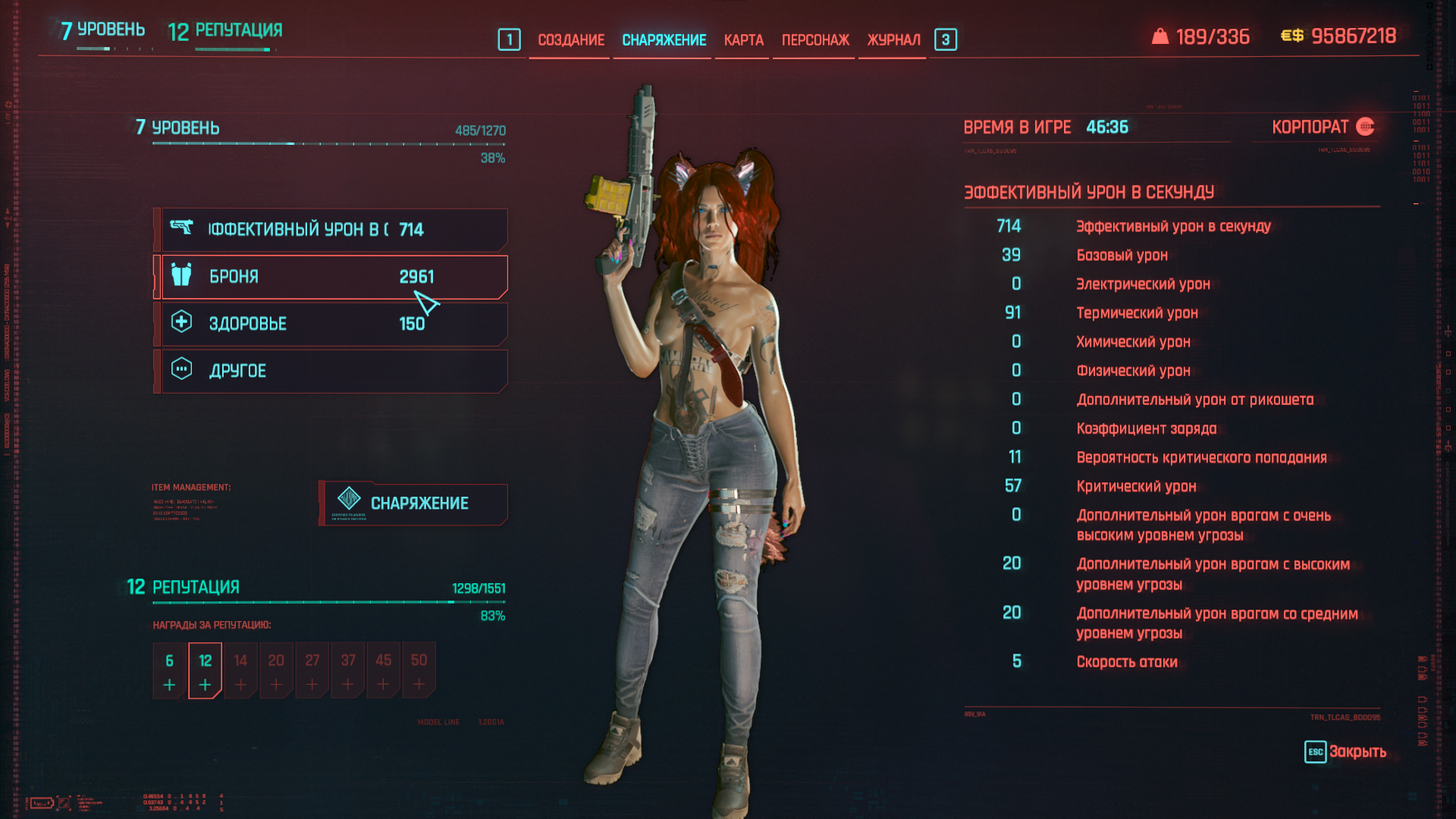The height and width of the screenshot is (819, 1456).
Task: Open the Создание crafting tab
Action: 570,40
